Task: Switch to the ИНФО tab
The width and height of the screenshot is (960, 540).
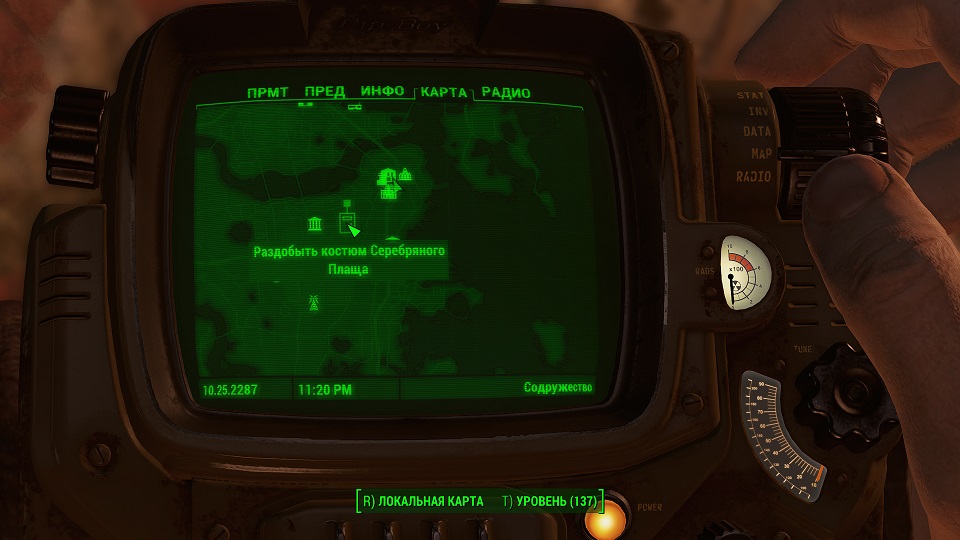Action: tap(382, 91)
